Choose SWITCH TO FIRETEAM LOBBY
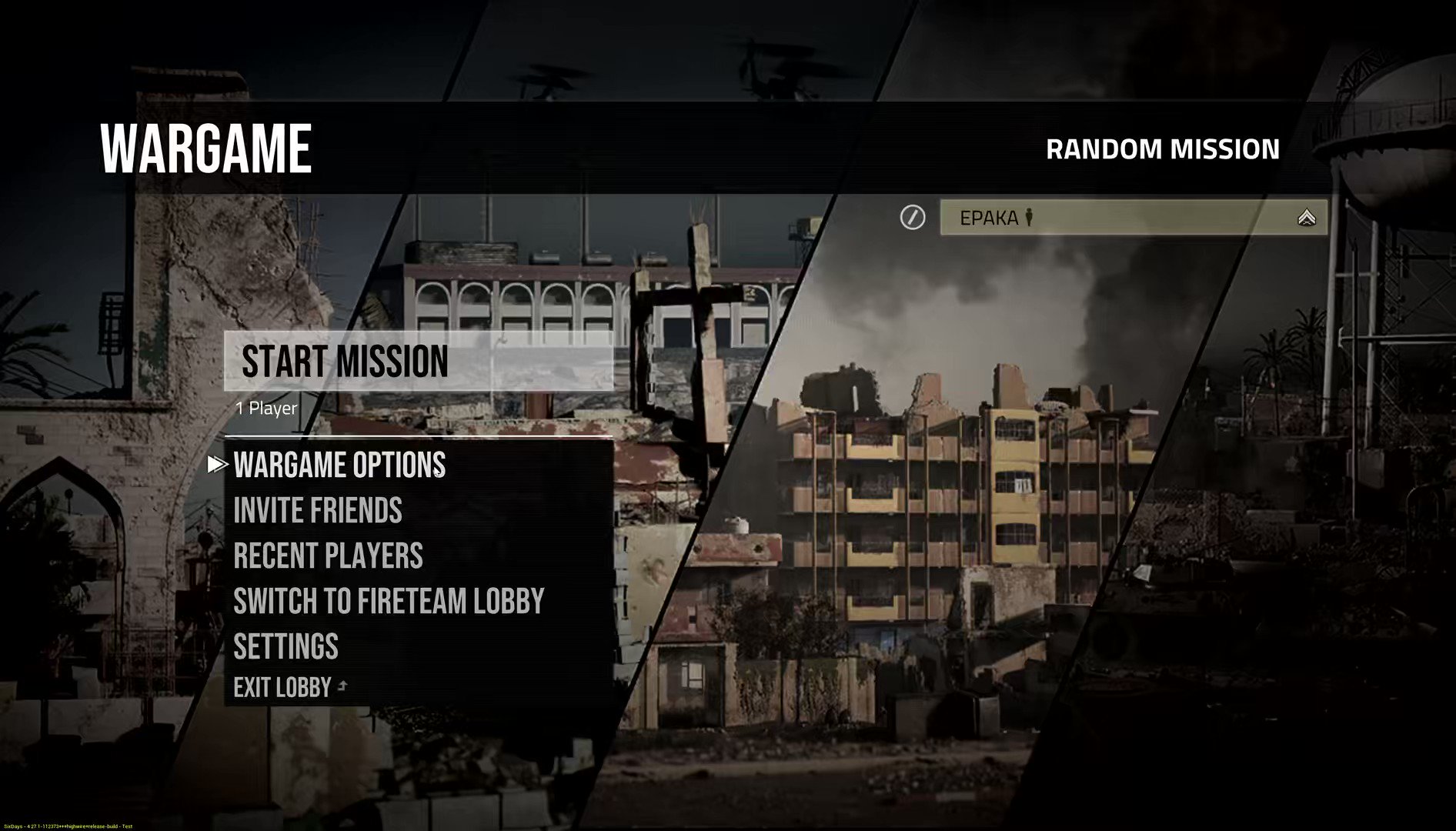Image resolution: width=1456 pixels, height=831 pixels. pyautogui.click(x=389, y=601)
